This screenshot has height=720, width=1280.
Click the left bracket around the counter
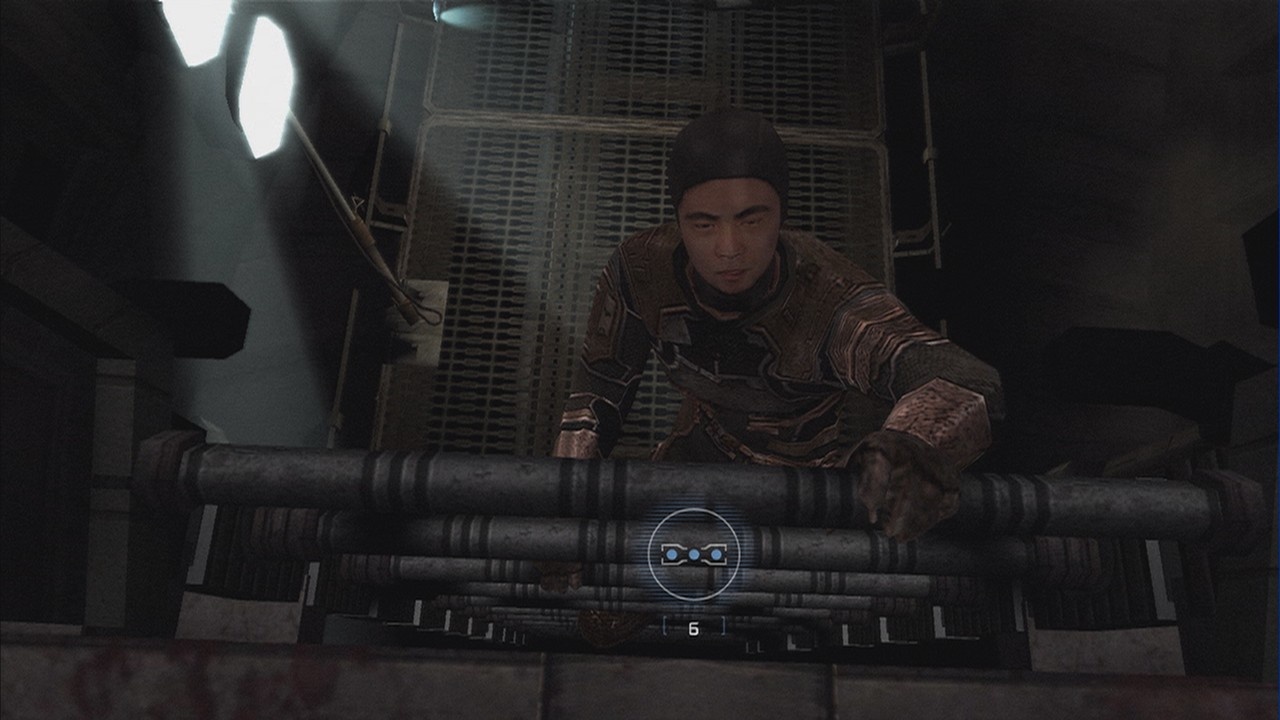[x=665, y=628]
